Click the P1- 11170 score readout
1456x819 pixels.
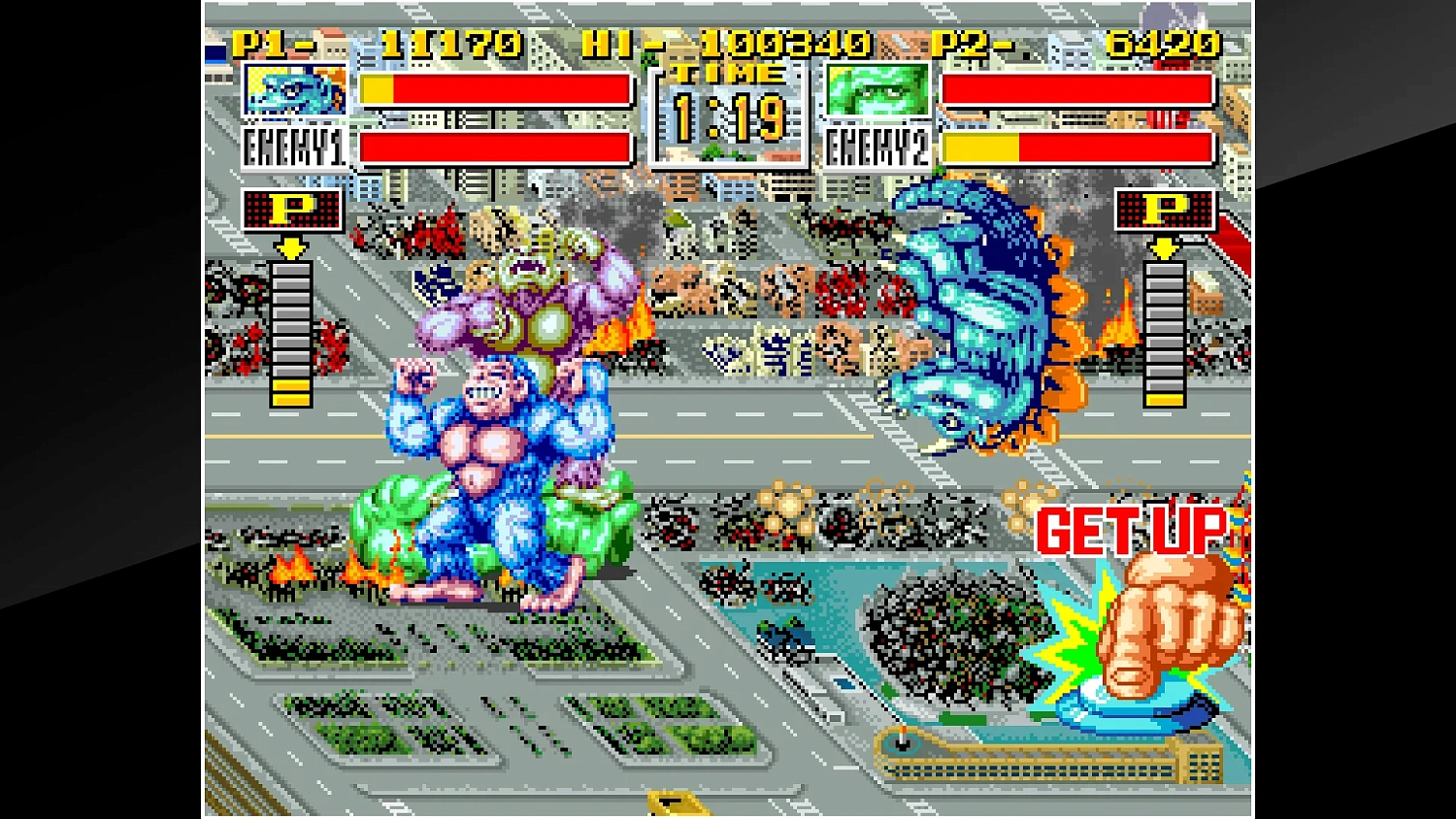pos(369,43)
